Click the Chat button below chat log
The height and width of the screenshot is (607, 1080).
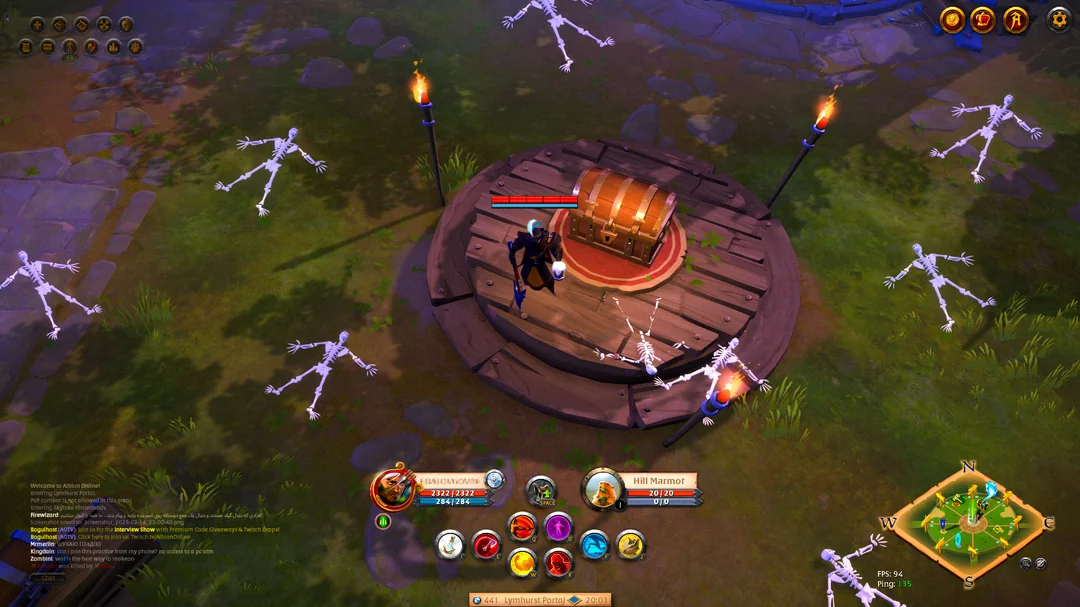pyautogui.click(x=48, y=577)
